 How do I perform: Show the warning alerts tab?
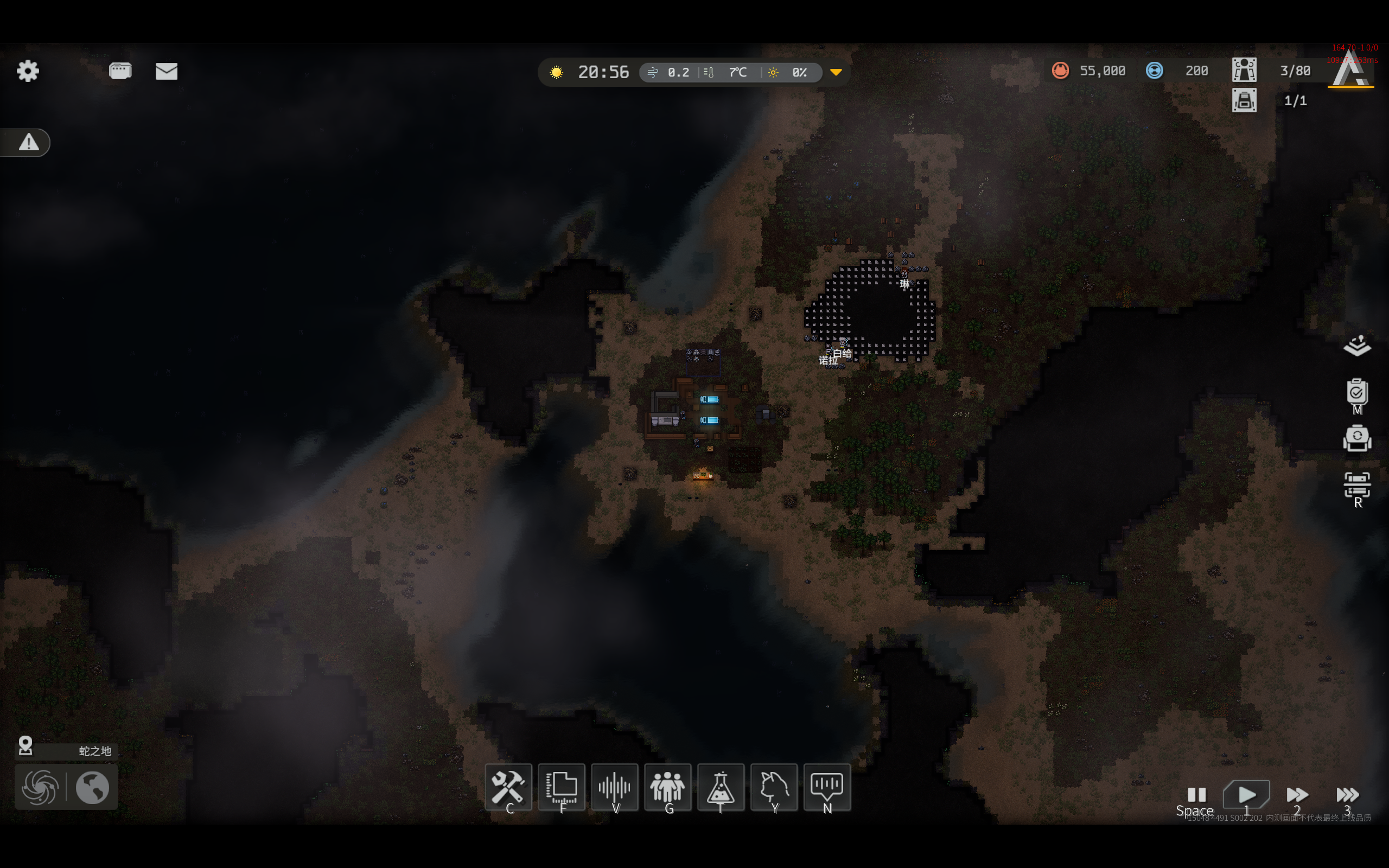[x=28, y=142]
